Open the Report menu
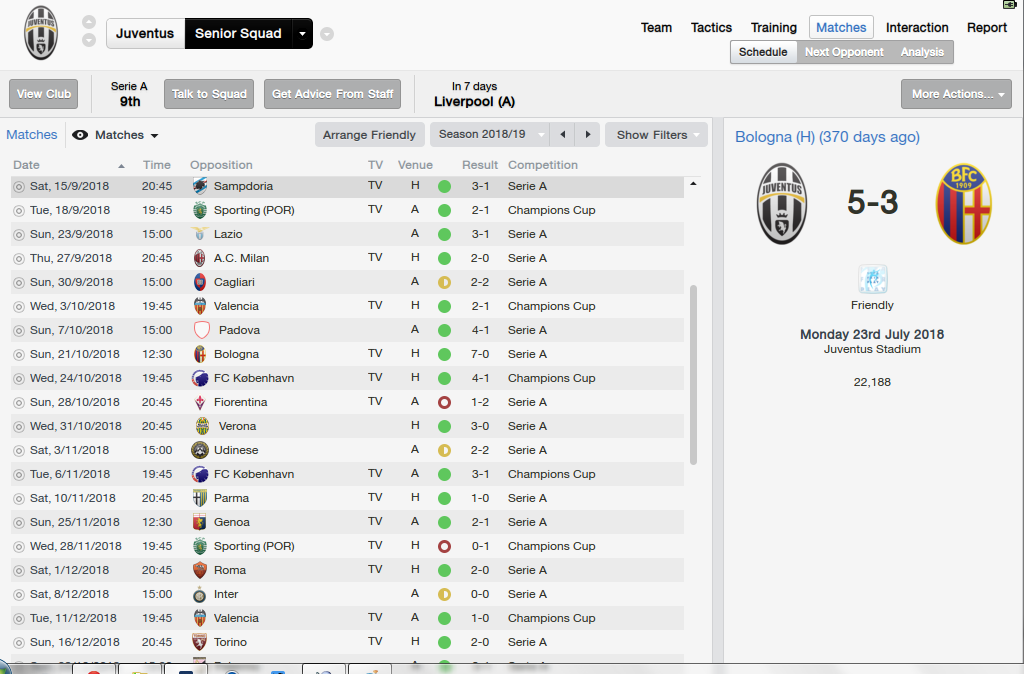1024x674 pixels. (986, 28)
